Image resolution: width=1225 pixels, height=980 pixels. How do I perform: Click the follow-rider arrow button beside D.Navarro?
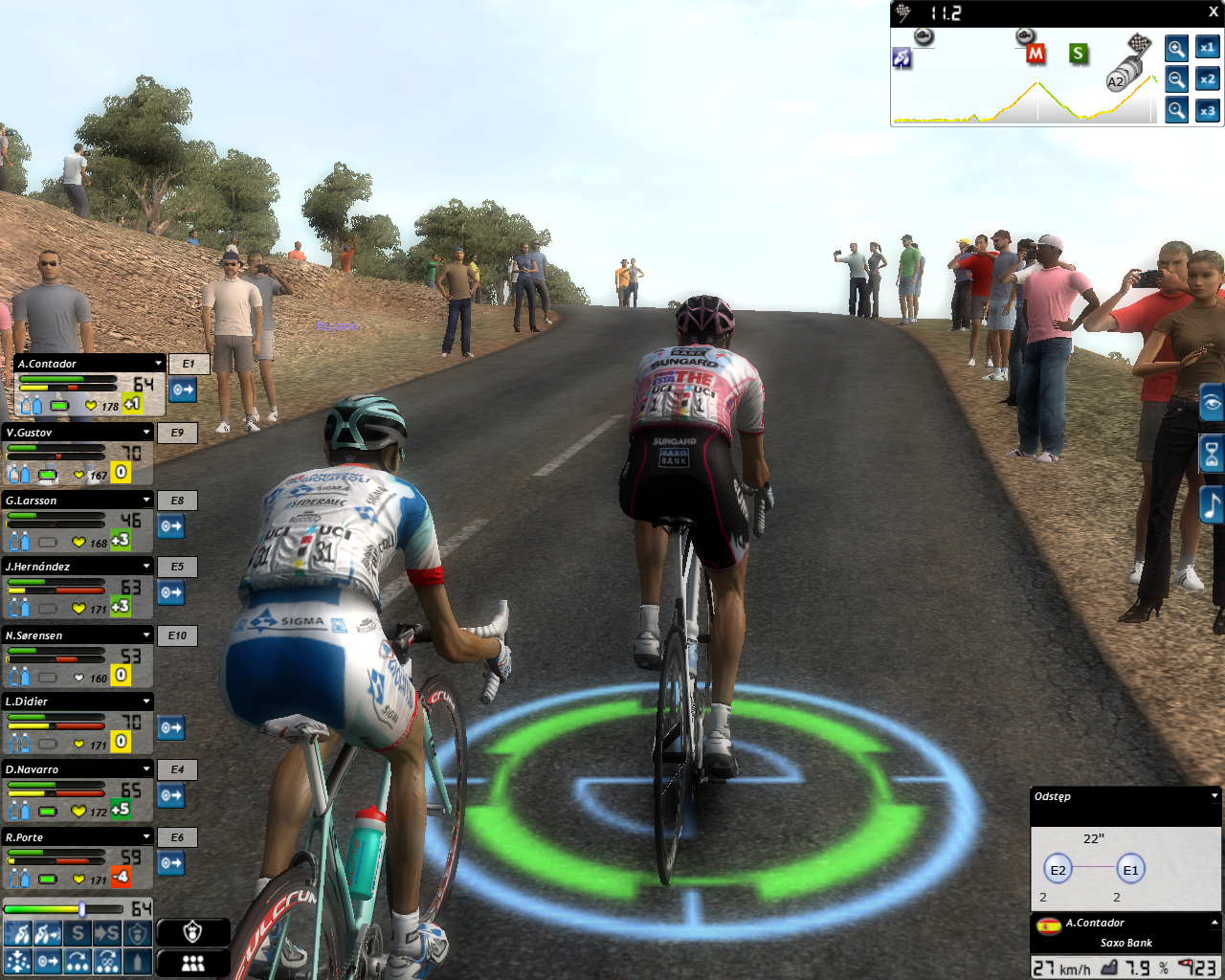pyautogui.click(x=171, y=795)
